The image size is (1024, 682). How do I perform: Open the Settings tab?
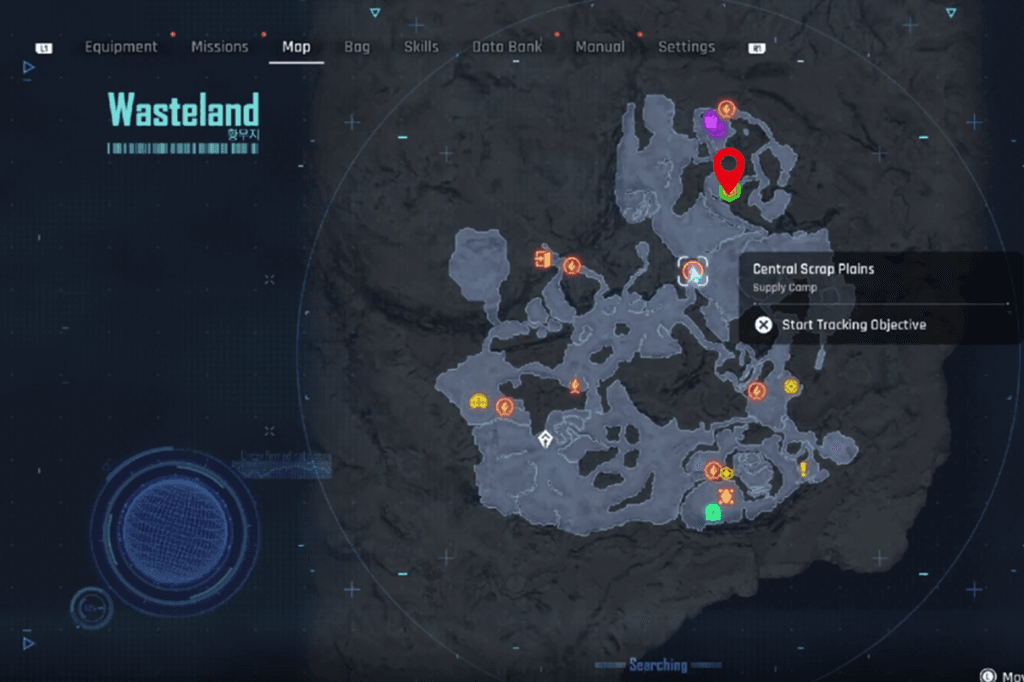686,47
